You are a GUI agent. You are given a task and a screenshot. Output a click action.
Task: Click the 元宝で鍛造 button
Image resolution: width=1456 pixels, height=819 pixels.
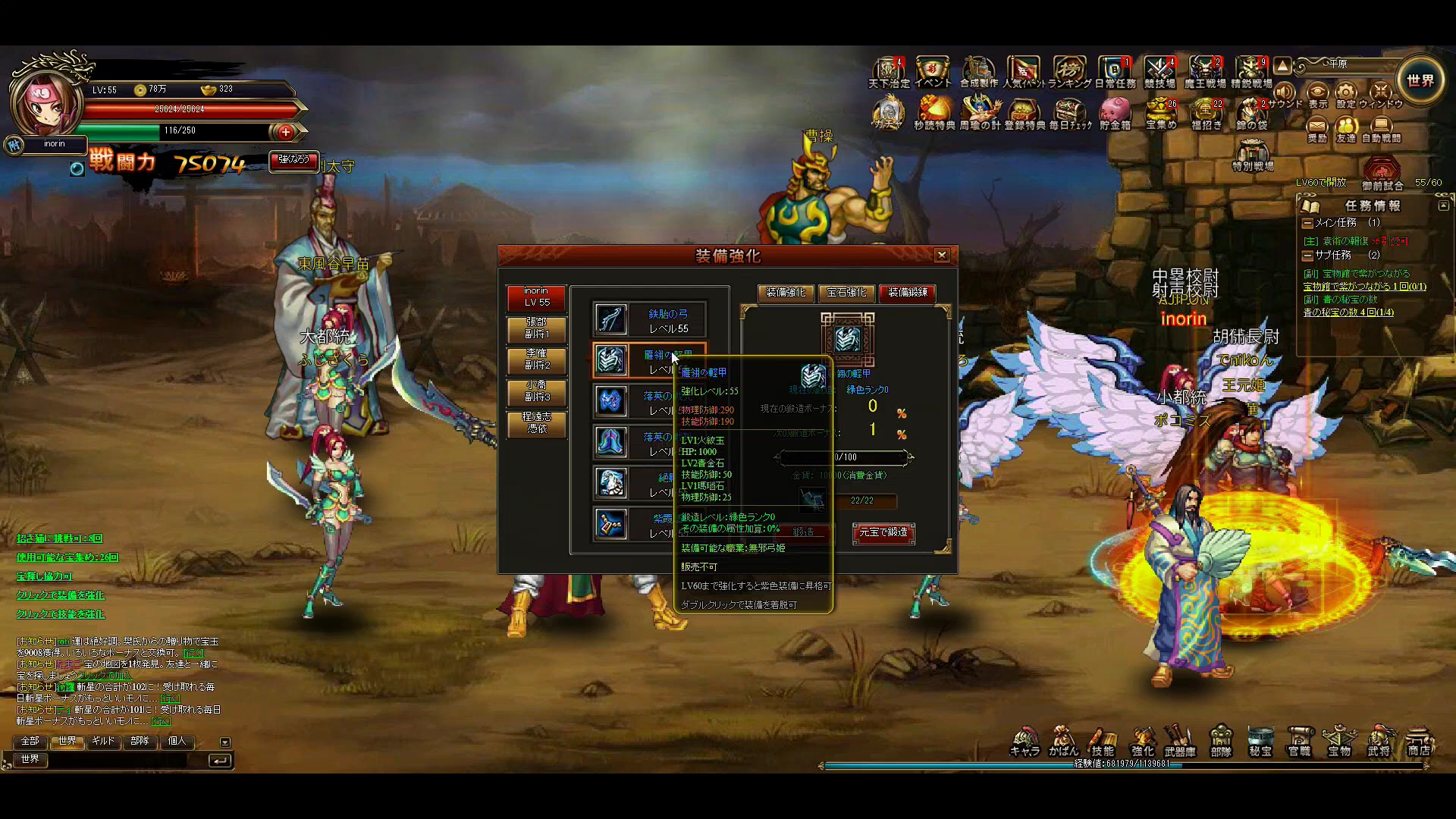[x=883, y=533]
